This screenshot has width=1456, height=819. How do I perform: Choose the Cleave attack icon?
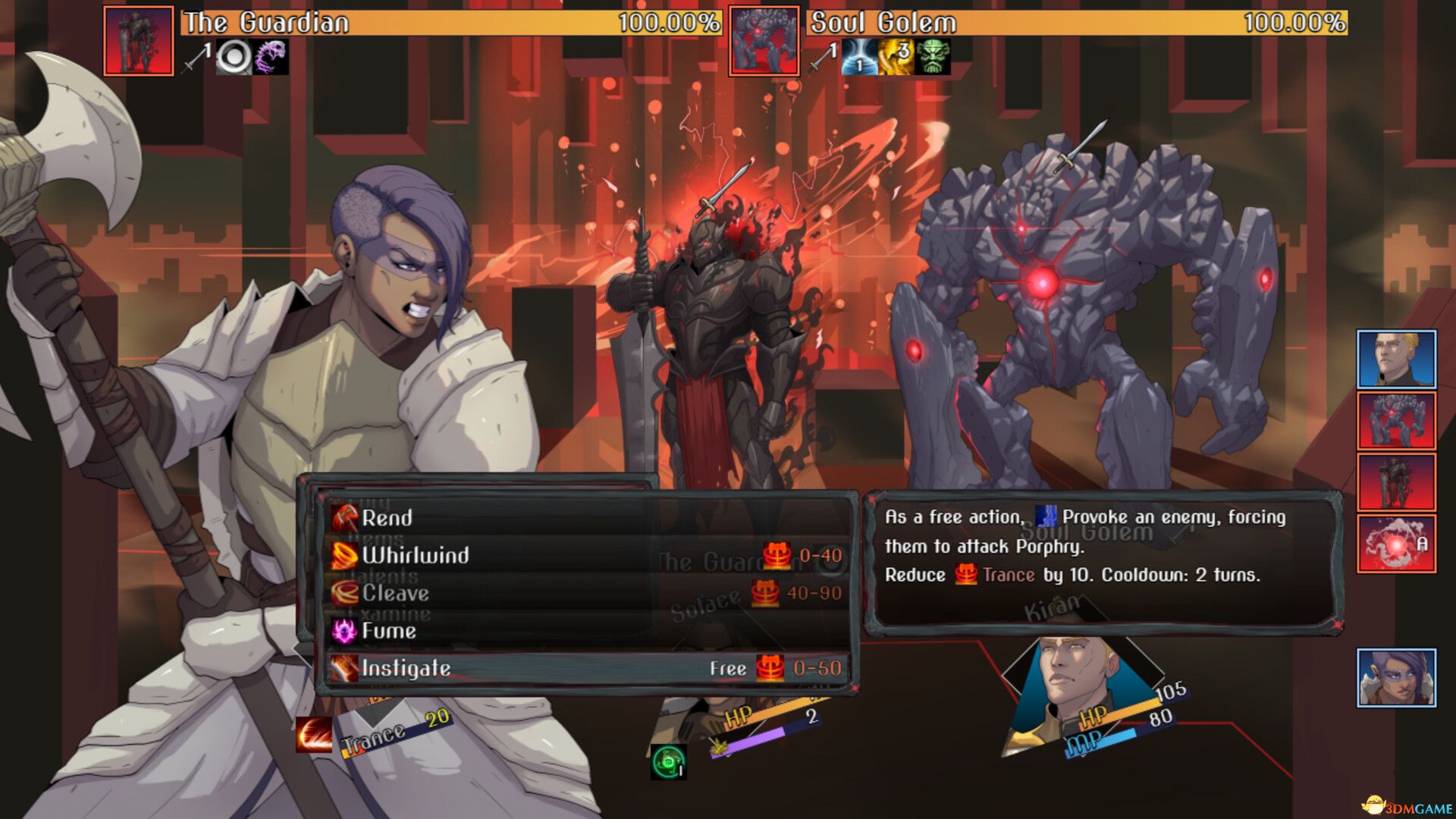344,593
